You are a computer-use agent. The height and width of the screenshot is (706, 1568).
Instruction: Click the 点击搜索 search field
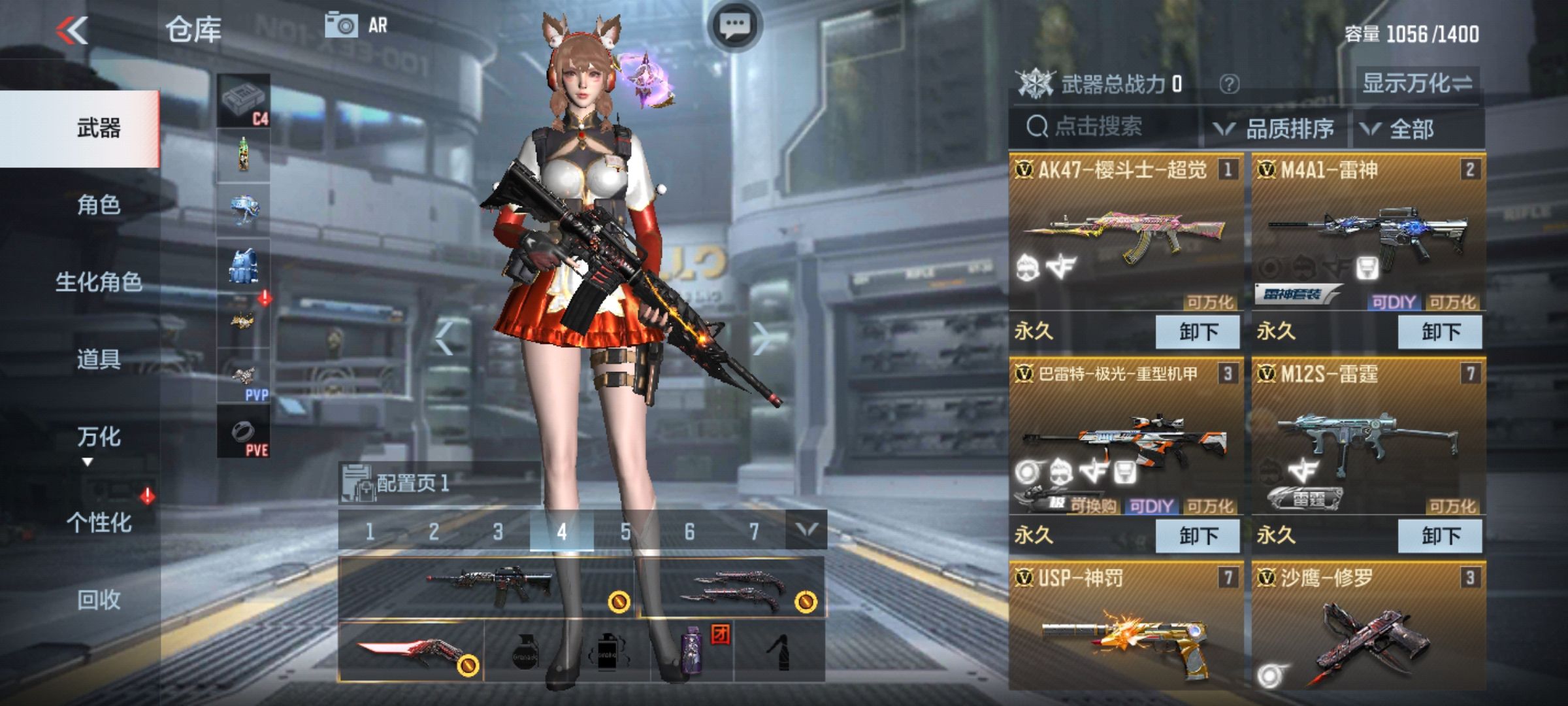(x=1104, y=127)
